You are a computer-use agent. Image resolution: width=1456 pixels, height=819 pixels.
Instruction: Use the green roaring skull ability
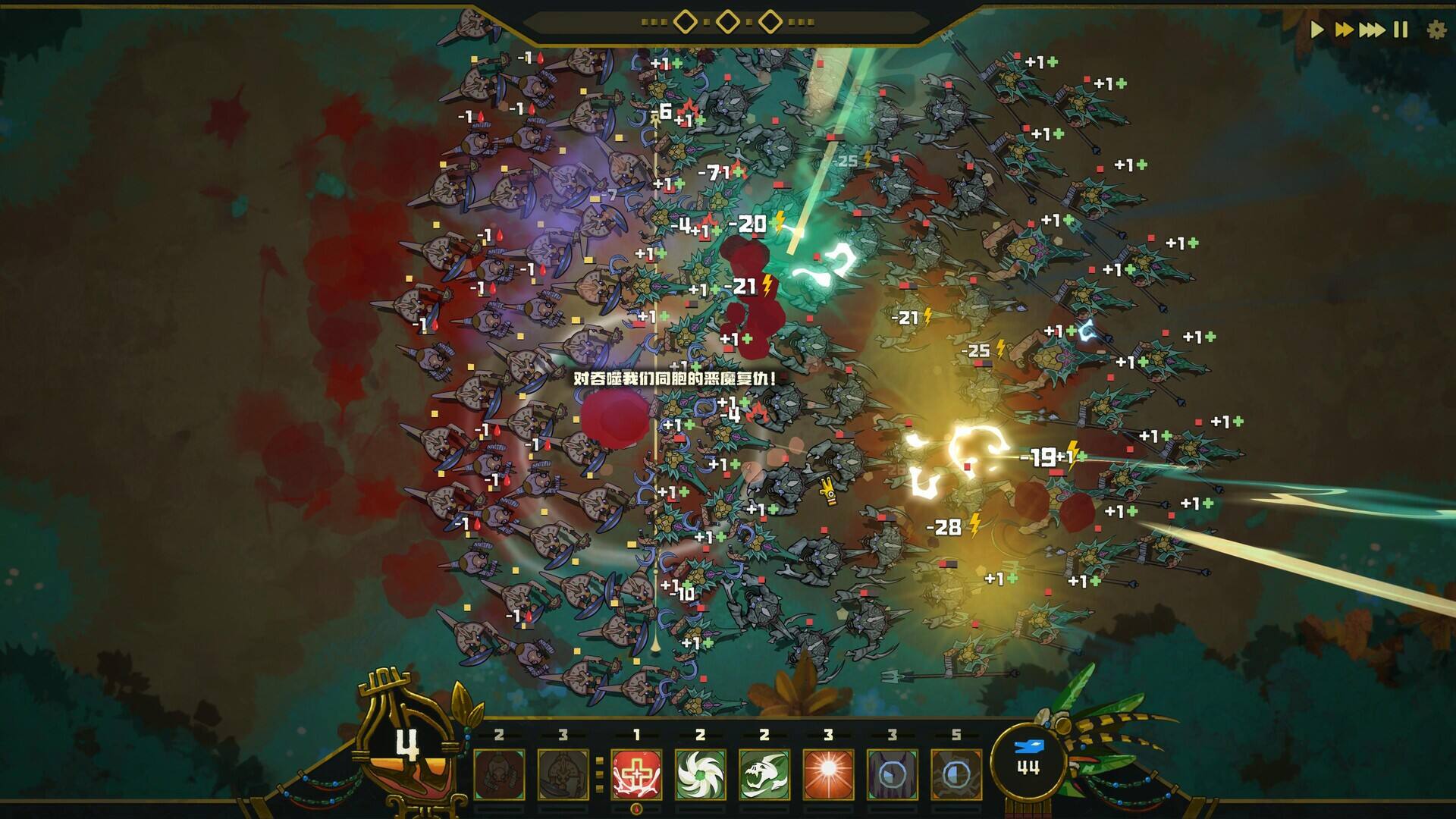pyautogui.click(x=764, y=774)
